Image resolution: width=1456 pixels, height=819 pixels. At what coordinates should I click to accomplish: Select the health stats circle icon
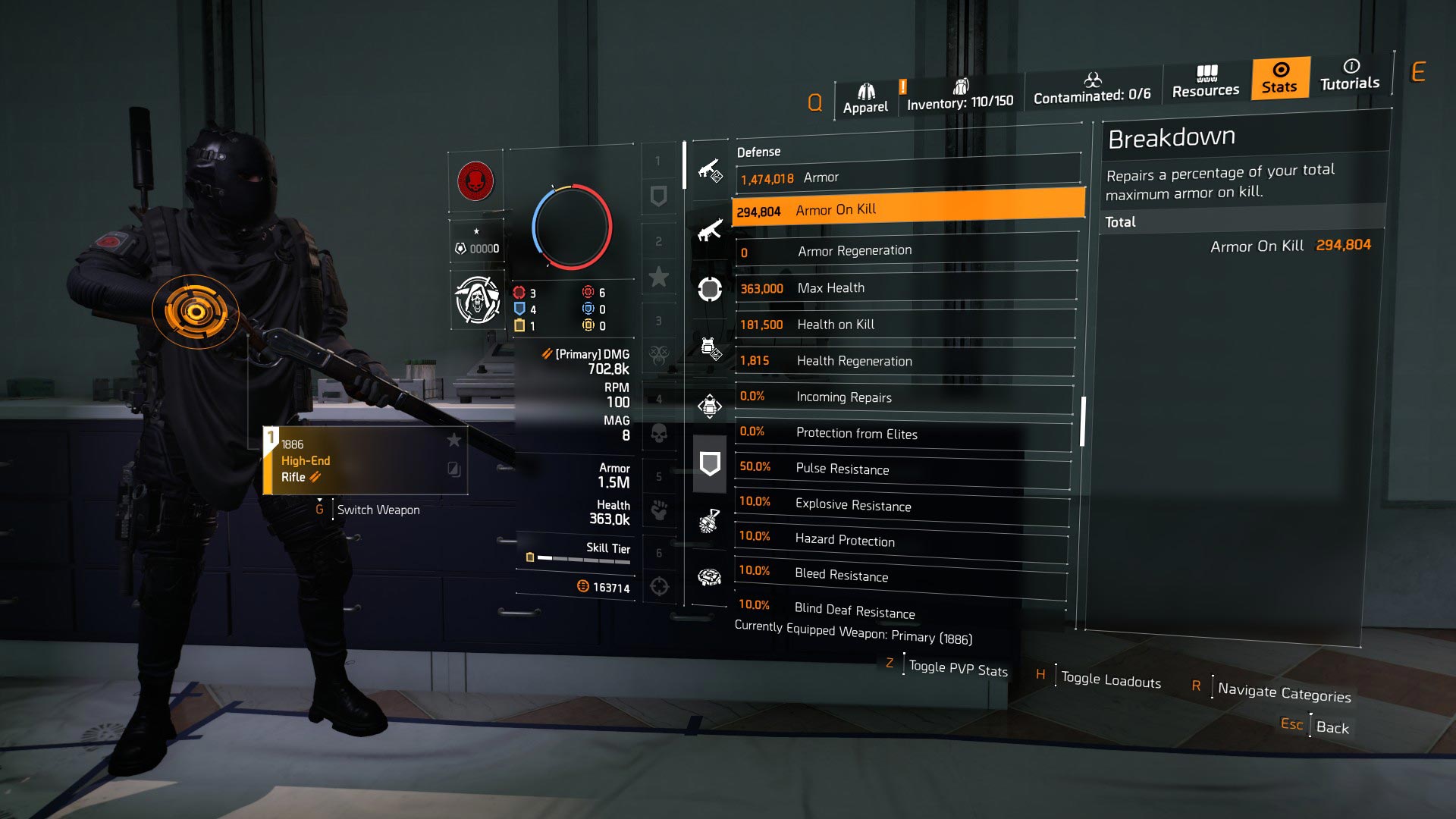coord(710,288)
